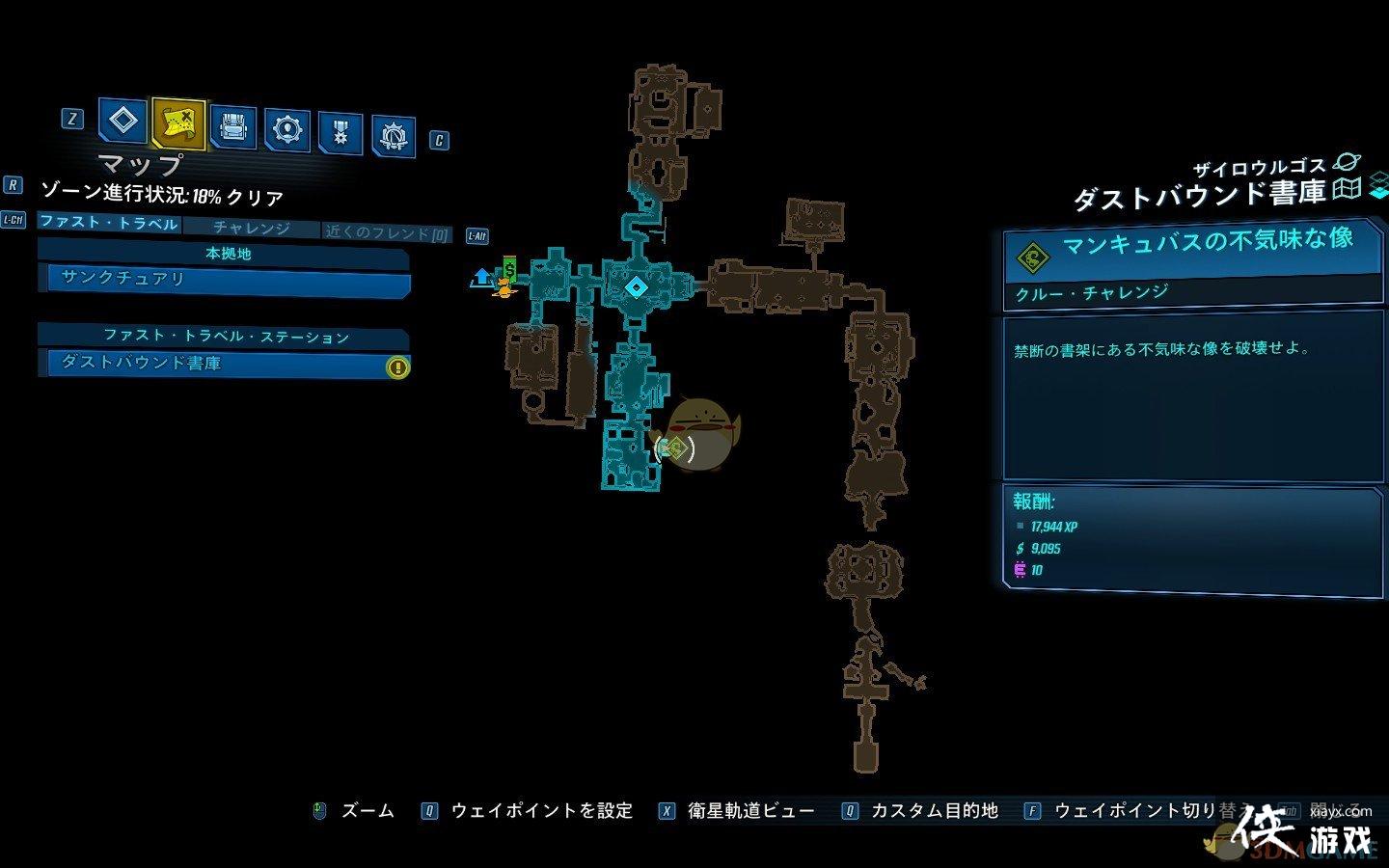Switch to the チャレンジ tab

[x=253, y=229]
